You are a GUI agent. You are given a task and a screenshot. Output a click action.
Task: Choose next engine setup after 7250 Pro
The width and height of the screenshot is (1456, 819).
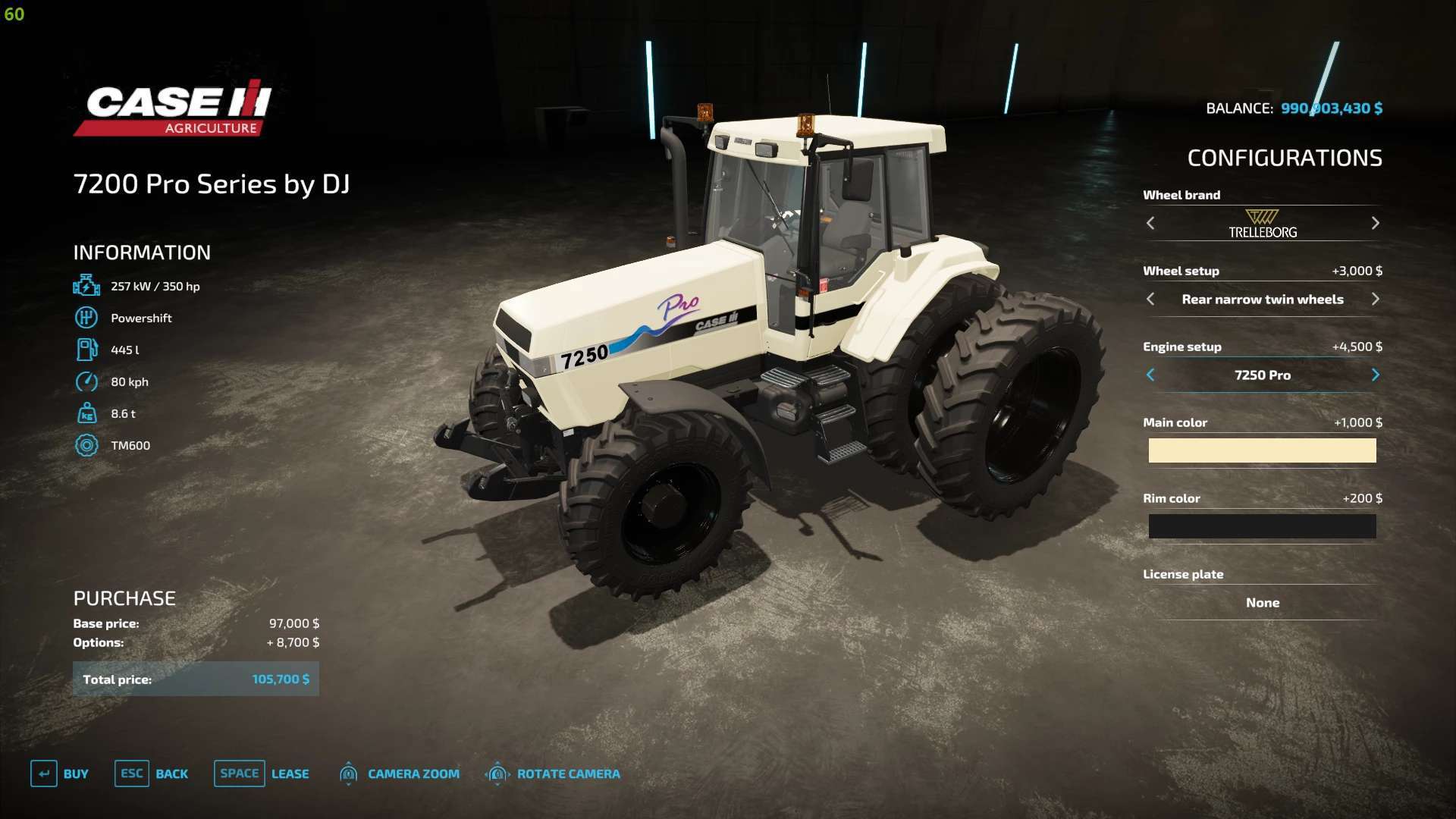[1375, 375]
